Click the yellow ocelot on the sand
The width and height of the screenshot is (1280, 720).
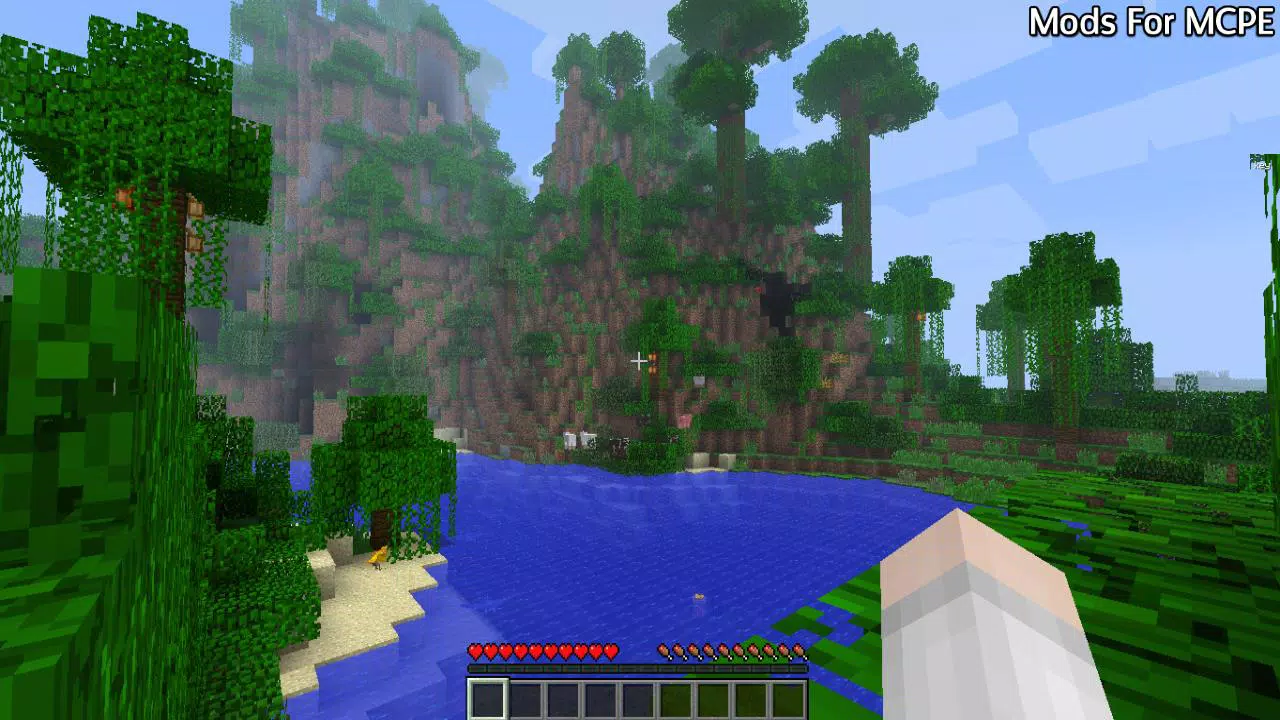(x=378, y=557)
